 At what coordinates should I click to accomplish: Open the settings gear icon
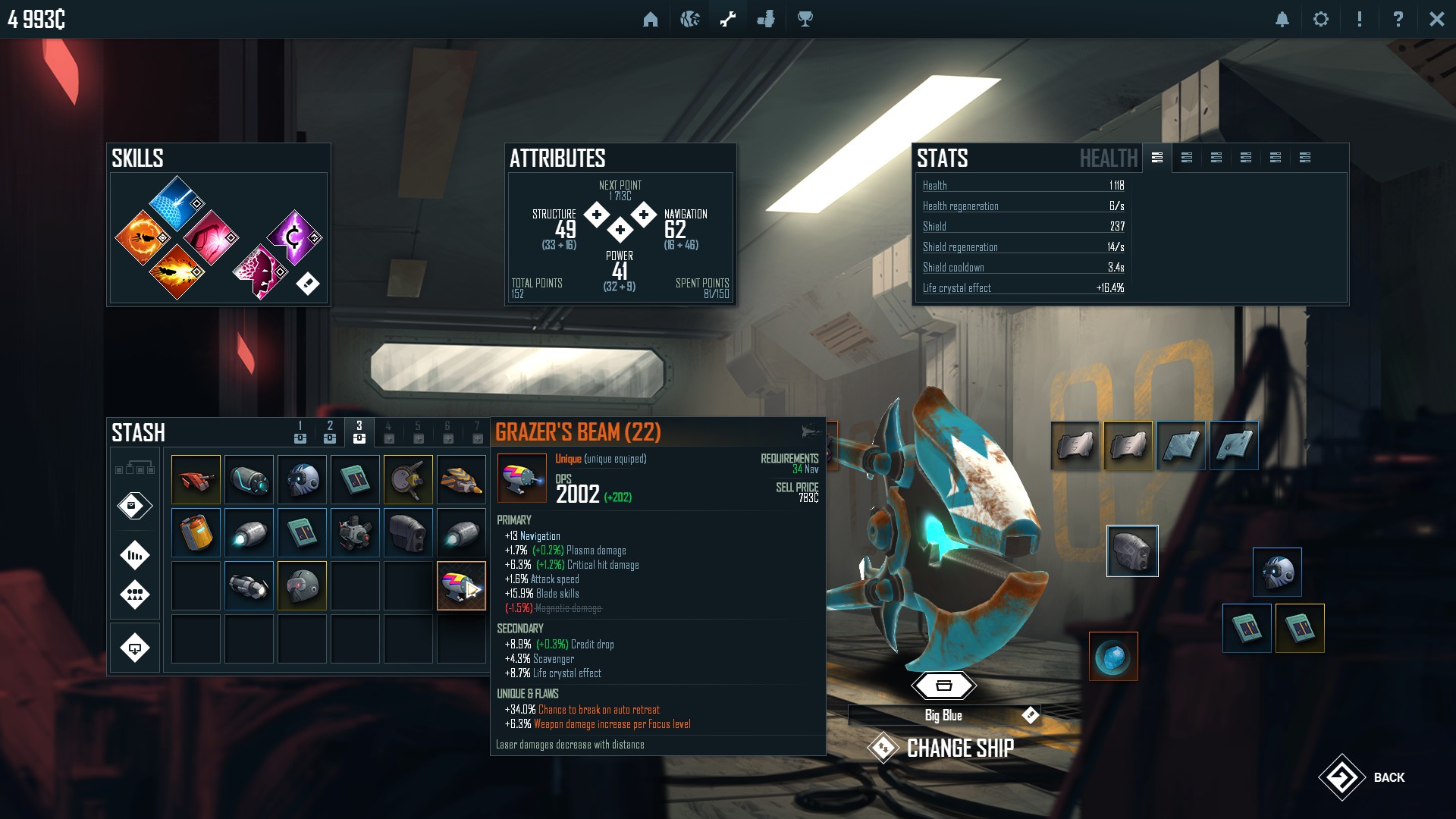pyautogui.click(x=1321, y=19)
